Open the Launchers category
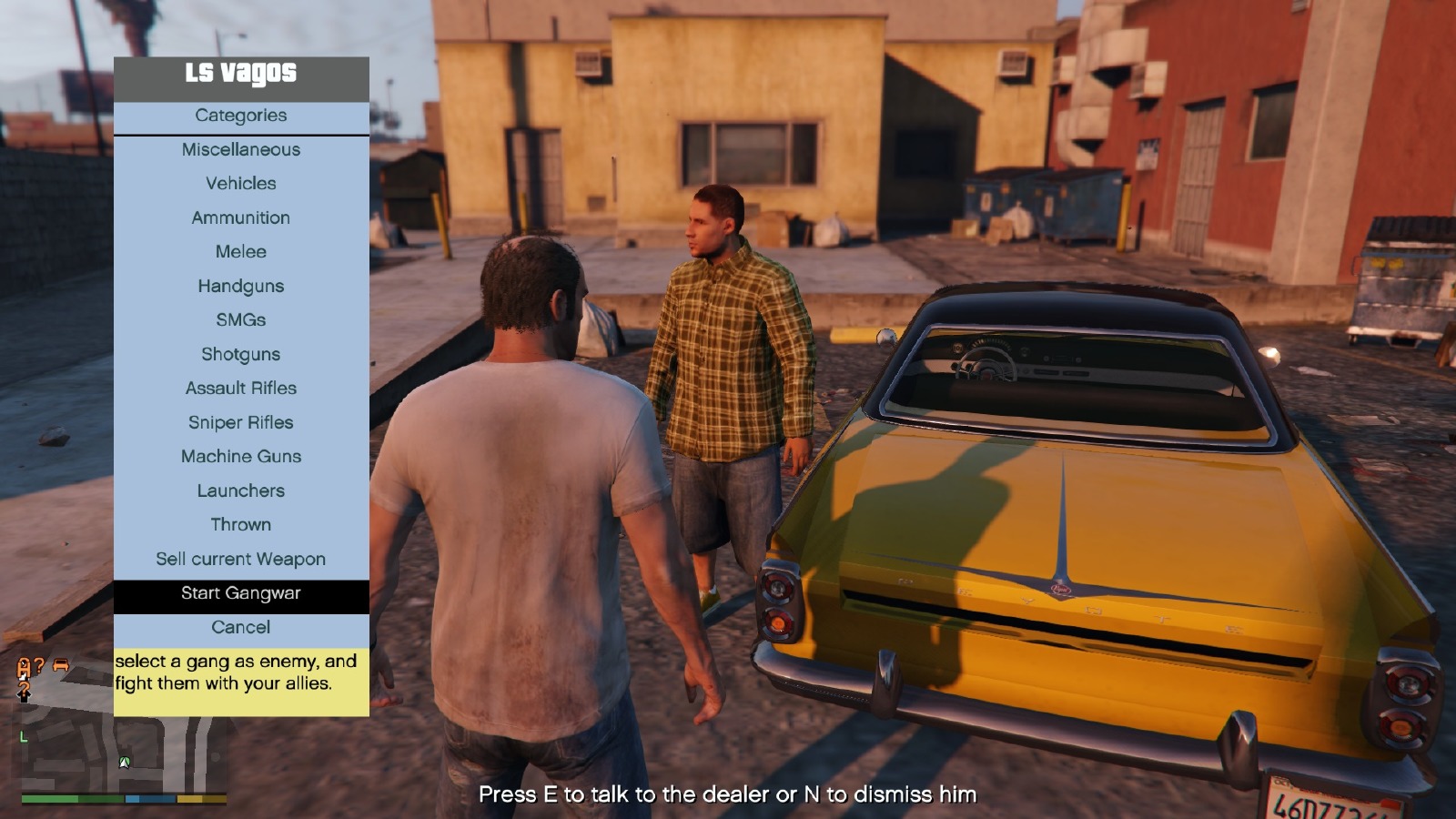 [x=241, y=491]
